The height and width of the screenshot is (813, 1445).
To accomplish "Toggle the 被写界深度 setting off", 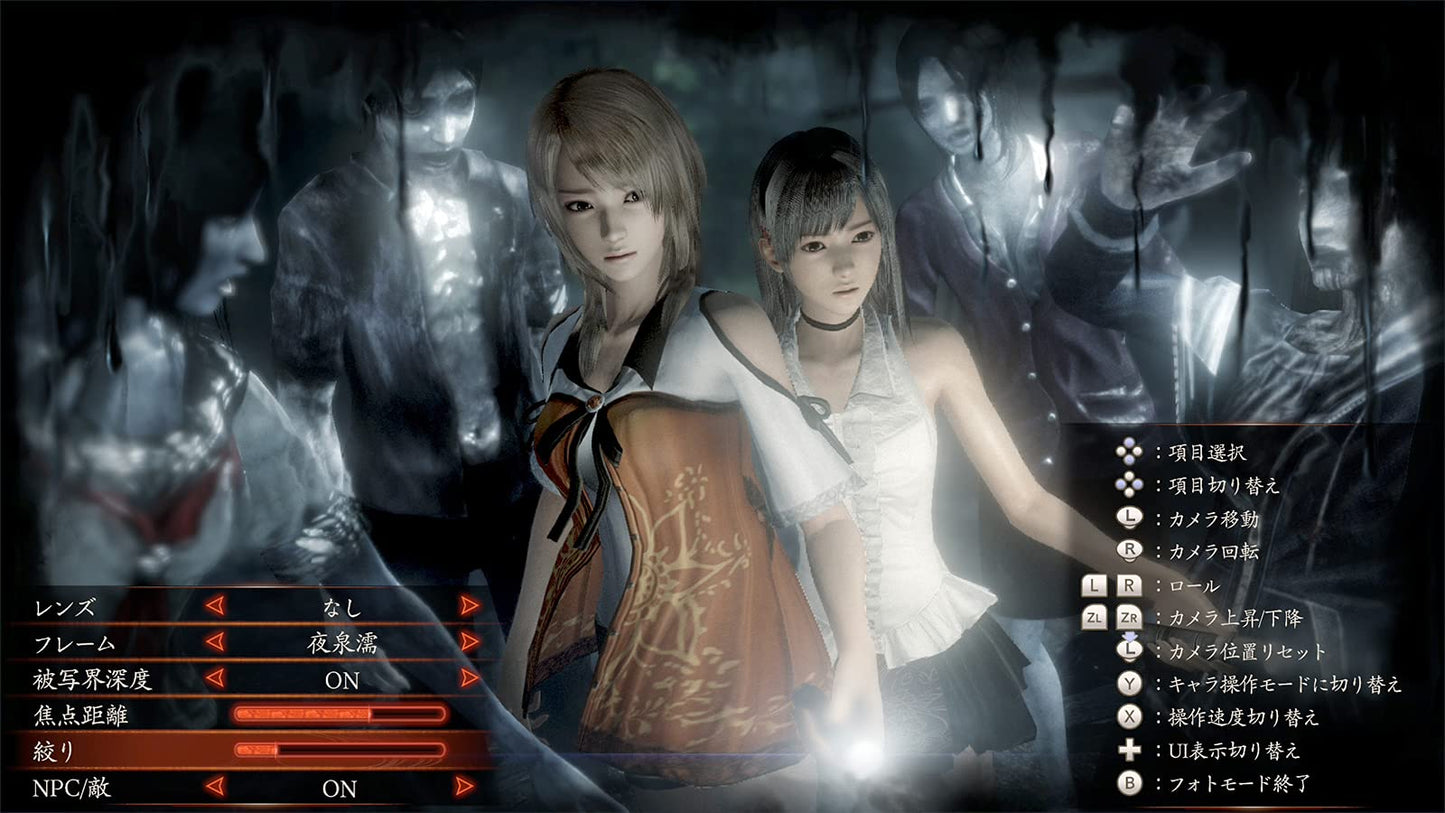I will tap(342, 680).
